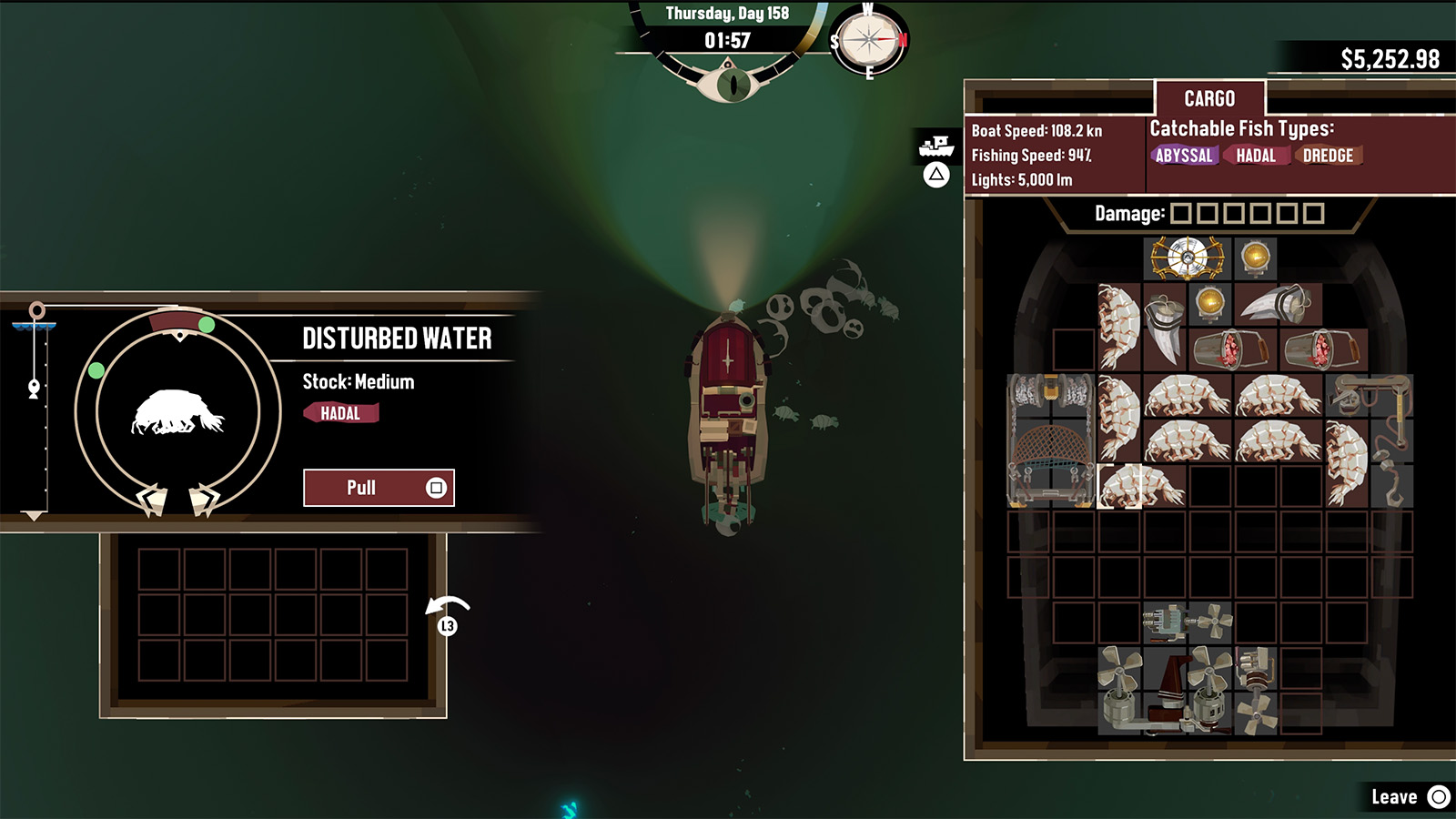Click the first Damage checkbox square
The height and width of the screenshot is (819, 1456).
1179,214
